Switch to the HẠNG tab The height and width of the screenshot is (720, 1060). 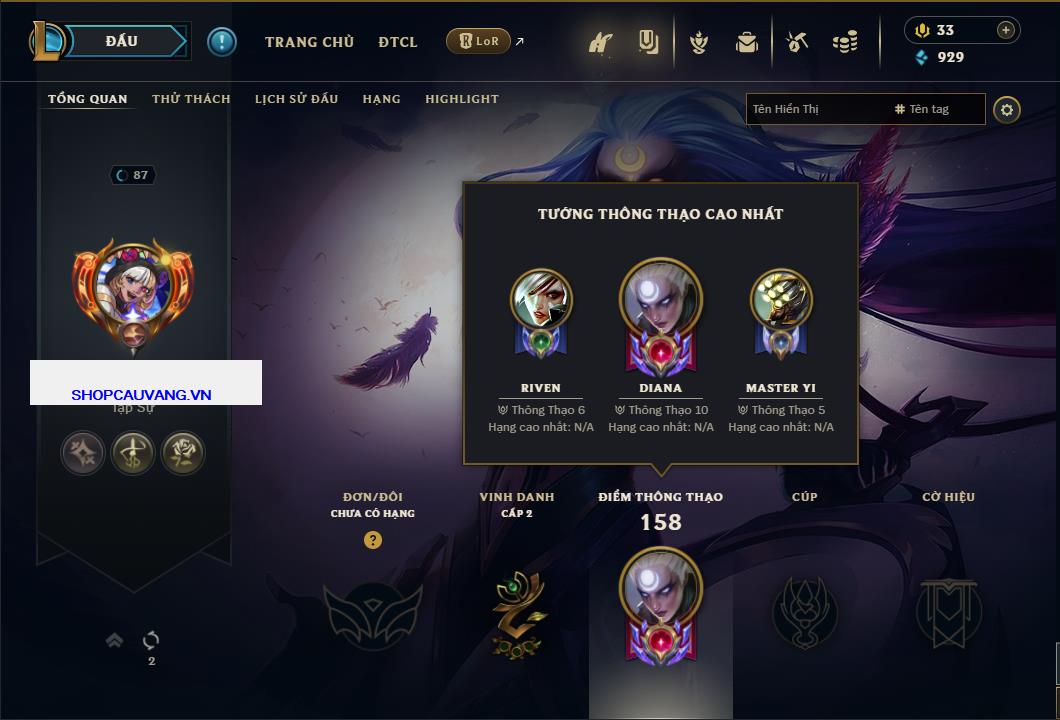[381, 99]
